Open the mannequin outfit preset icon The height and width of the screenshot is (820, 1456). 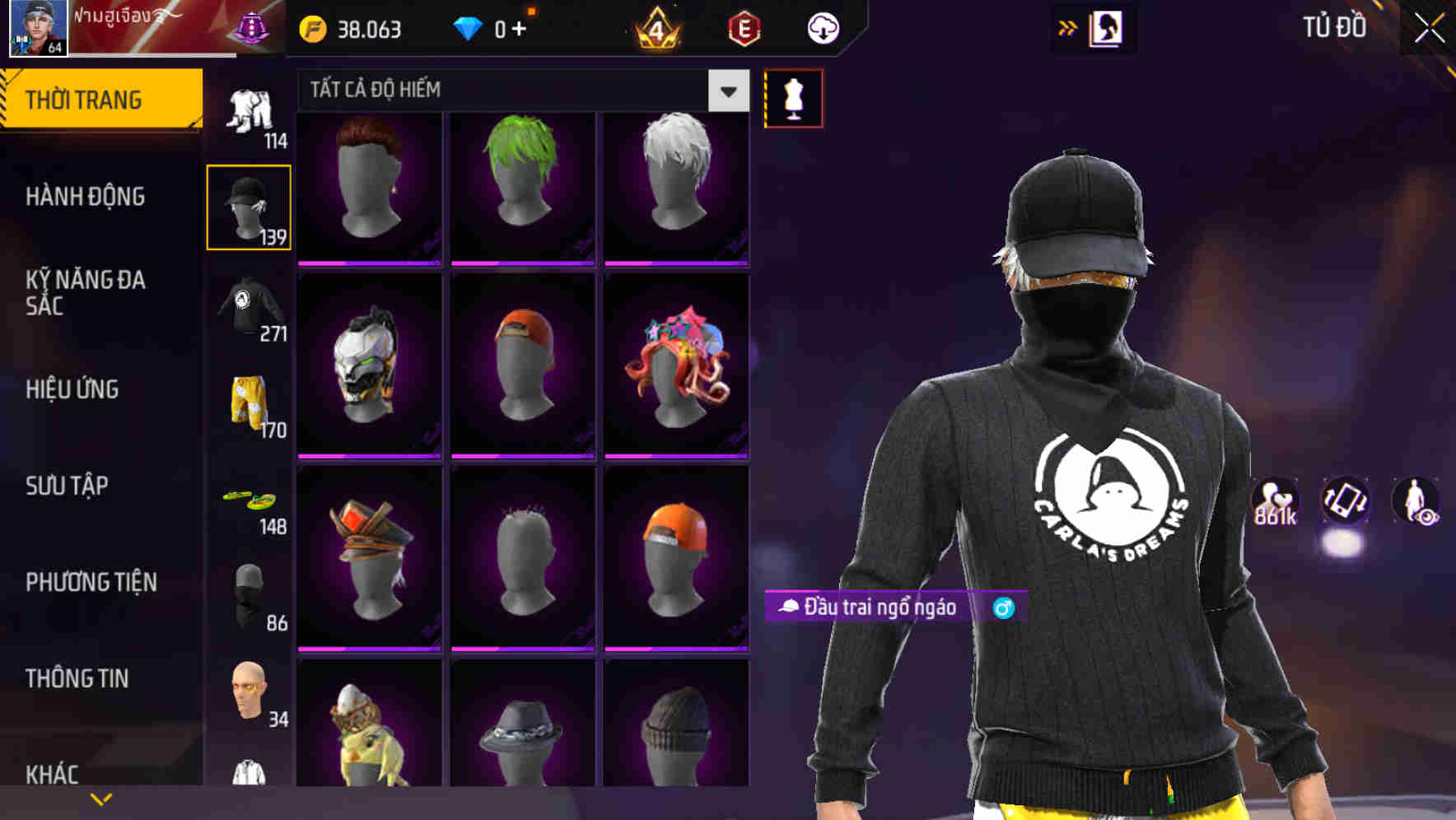click(793, 97)
